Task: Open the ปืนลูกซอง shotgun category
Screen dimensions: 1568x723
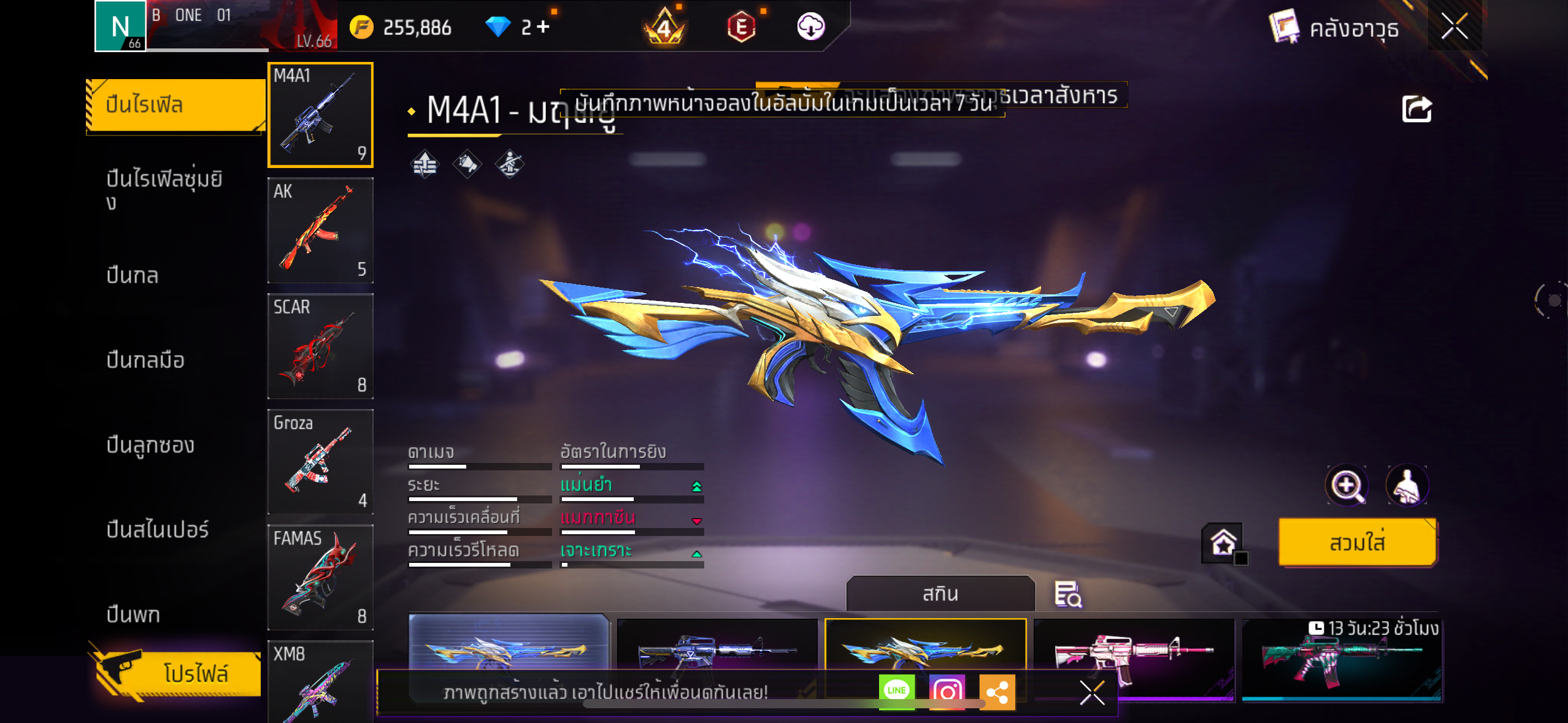Action: (x=150, y=445)
